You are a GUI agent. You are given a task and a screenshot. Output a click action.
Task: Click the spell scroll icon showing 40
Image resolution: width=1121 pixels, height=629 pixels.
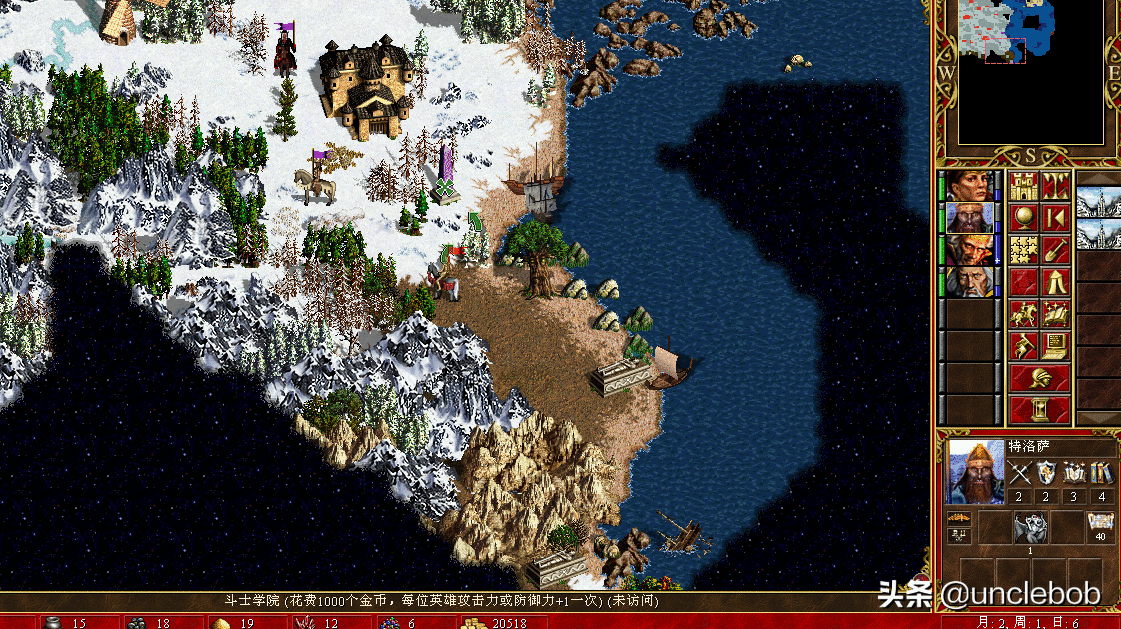pyautogui.click(x=1101, y=525)
